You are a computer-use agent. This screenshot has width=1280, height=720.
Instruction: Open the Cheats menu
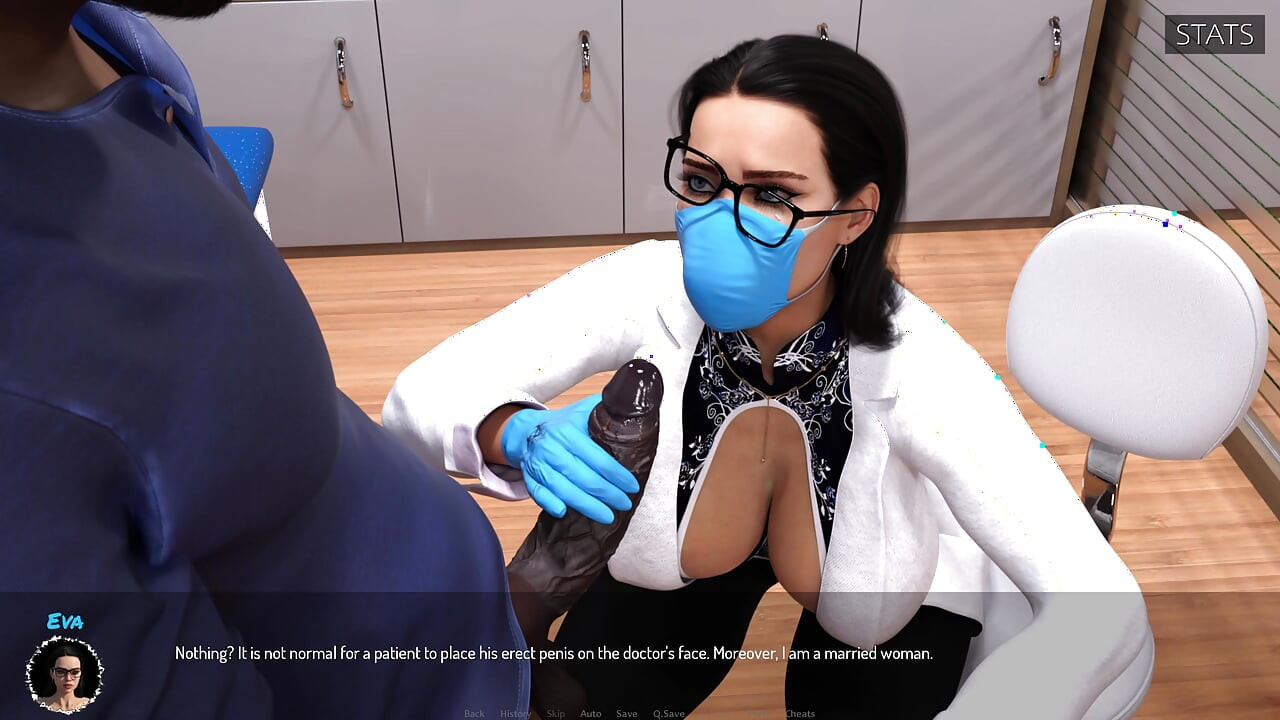[x=799, y=713]
